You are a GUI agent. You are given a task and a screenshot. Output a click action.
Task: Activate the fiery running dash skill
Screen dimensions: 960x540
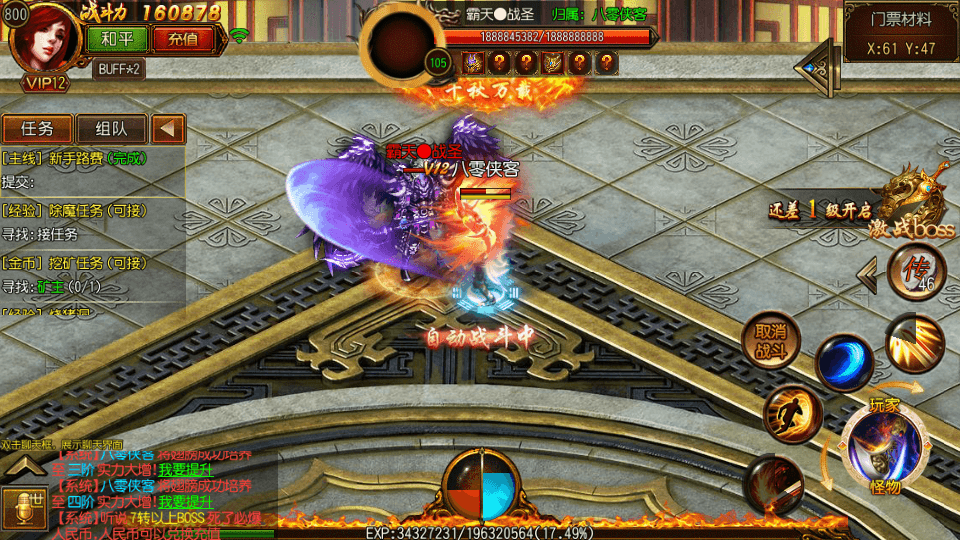click(792, 412)
